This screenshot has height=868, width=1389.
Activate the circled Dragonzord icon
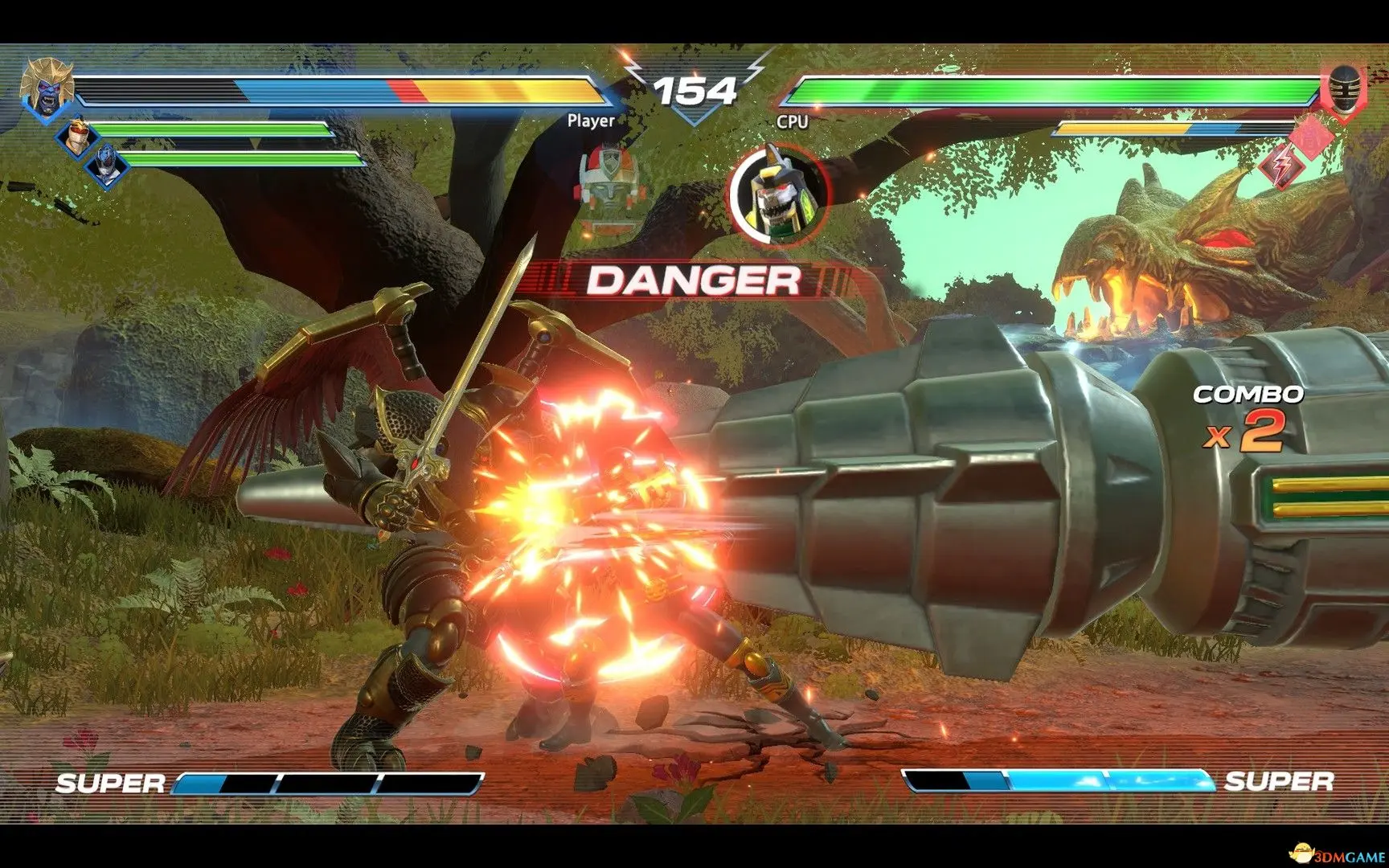[x=776, y=191]
